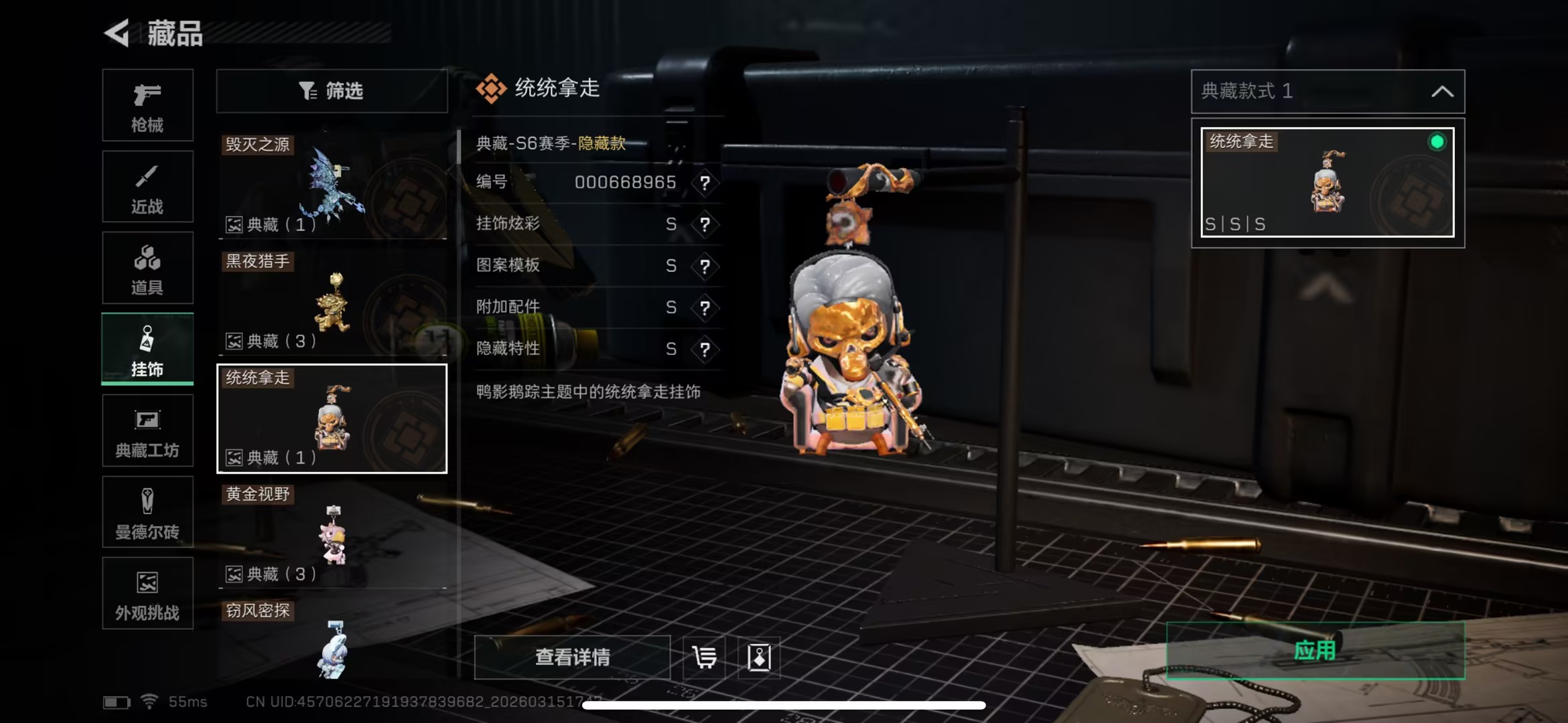The image size is (1568, 723).
Task: Open the 筛选 filter panel
Action: coord(332,91)
